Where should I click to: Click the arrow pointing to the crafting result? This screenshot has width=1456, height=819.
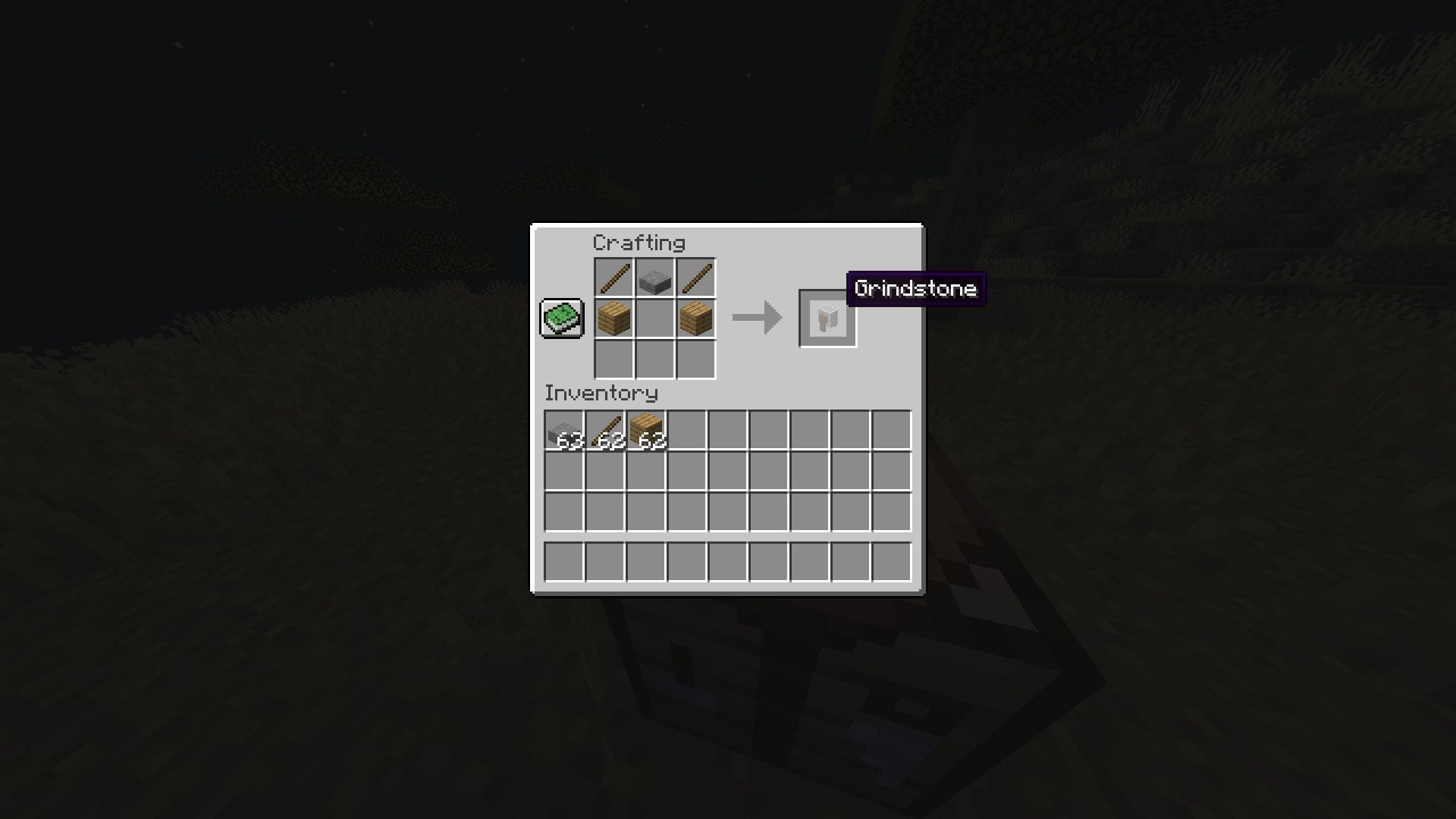[x=757, y=316]
